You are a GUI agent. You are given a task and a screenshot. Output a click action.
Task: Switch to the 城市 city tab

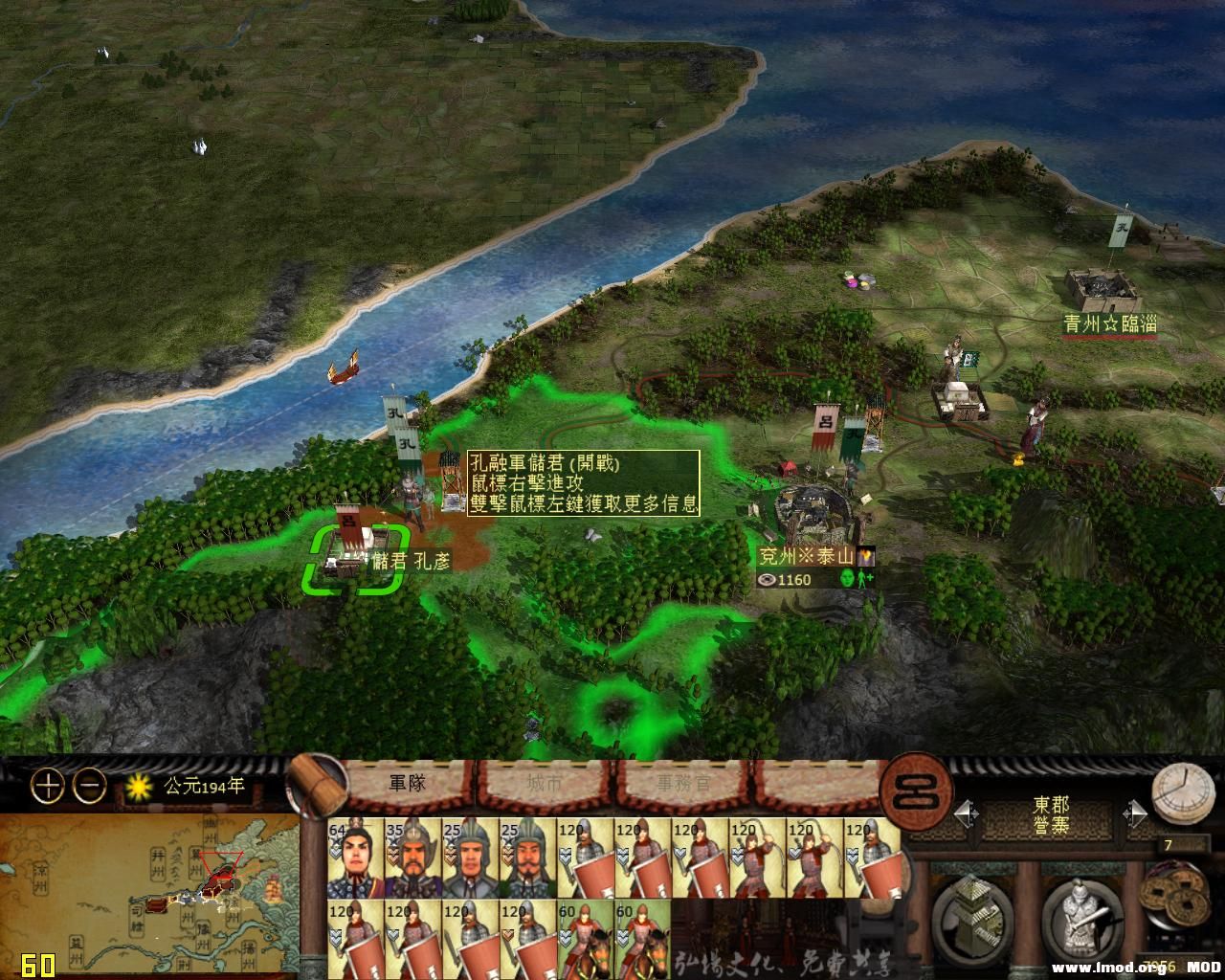click(x=545, y=783)
